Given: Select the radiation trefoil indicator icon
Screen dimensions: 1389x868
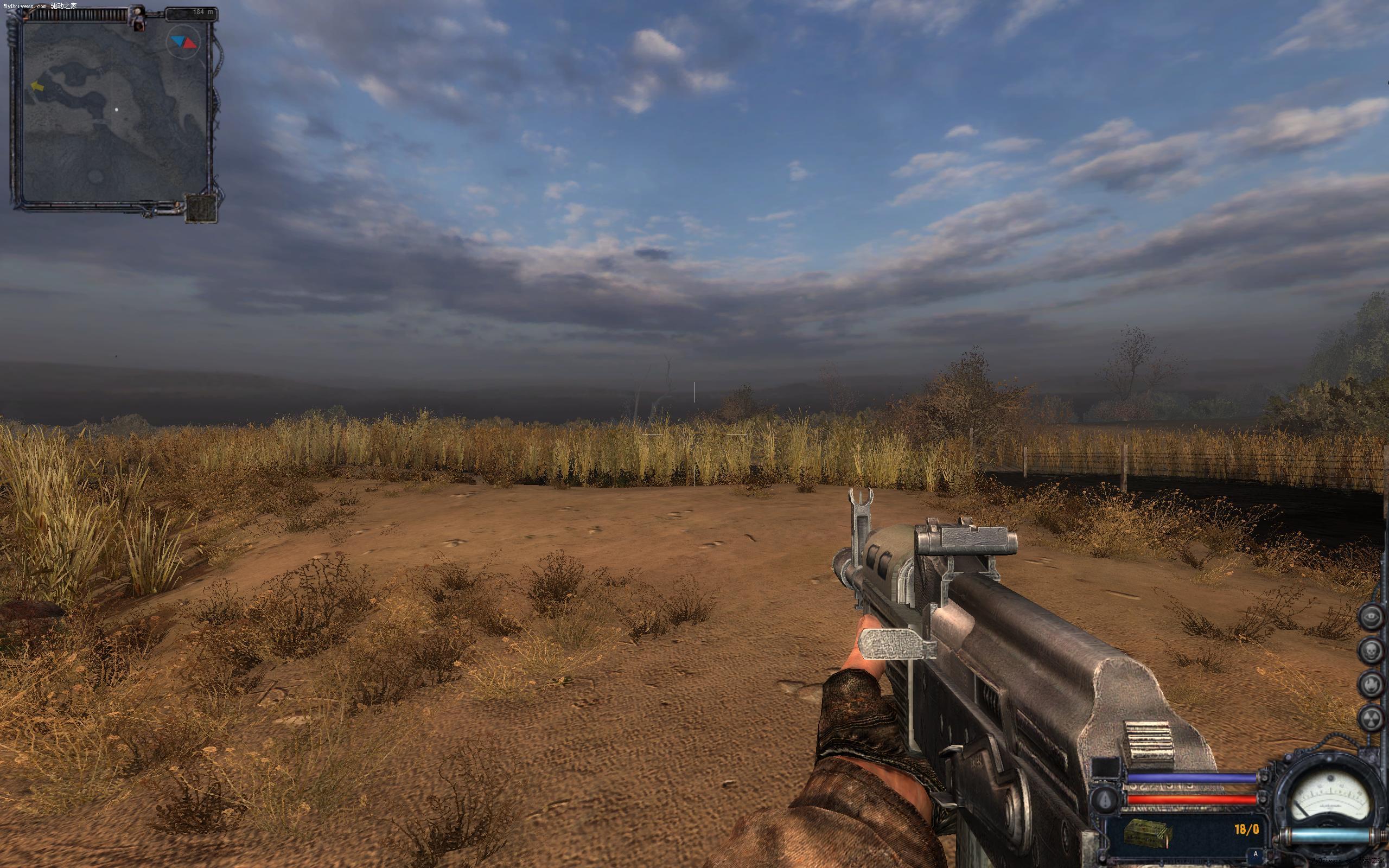Looking at the screenshot, I should click(x=1371, y=717).
